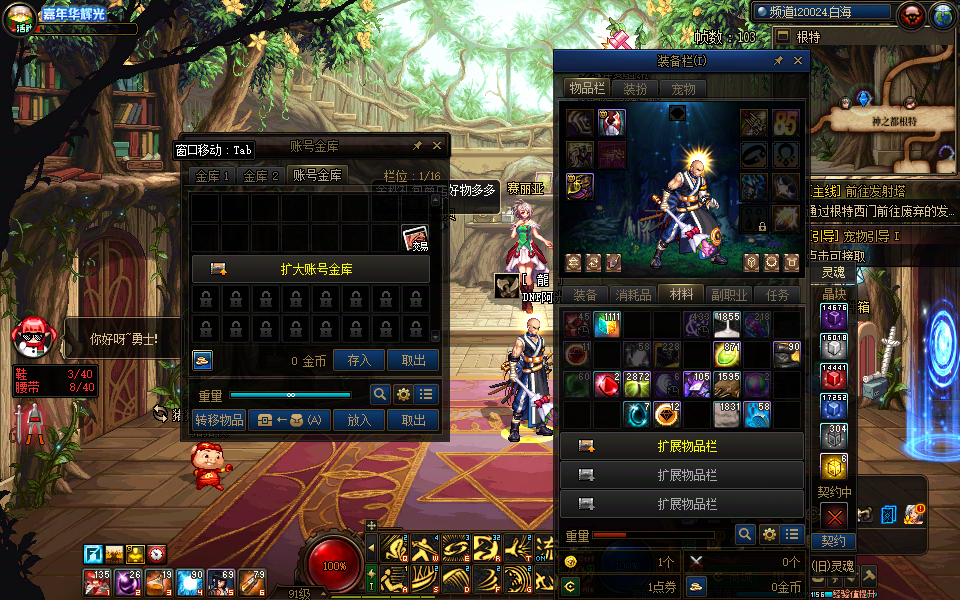Screen dimensions: 960x600
Task: Switch to the 装扮 costume tab
Action: tap(635, 88)
